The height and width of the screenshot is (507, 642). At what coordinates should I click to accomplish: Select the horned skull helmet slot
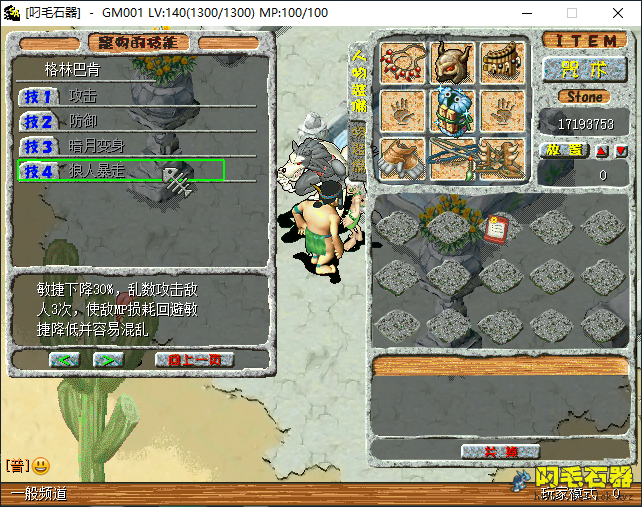point(452,62)
